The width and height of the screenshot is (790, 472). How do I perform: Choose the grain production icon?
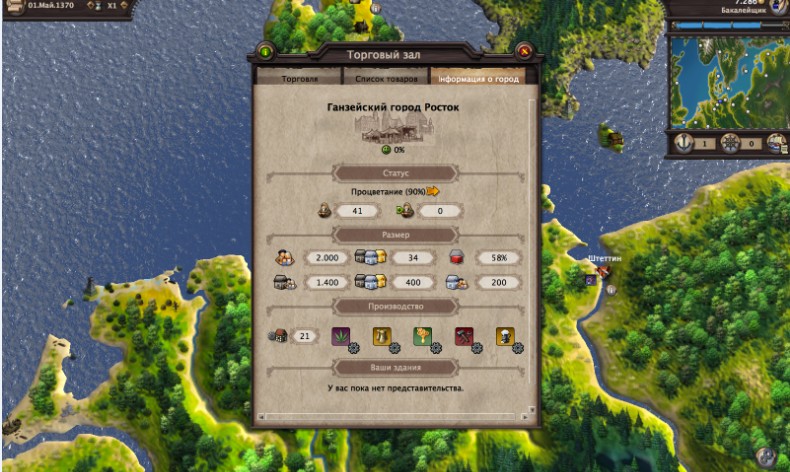coord(423,336)
